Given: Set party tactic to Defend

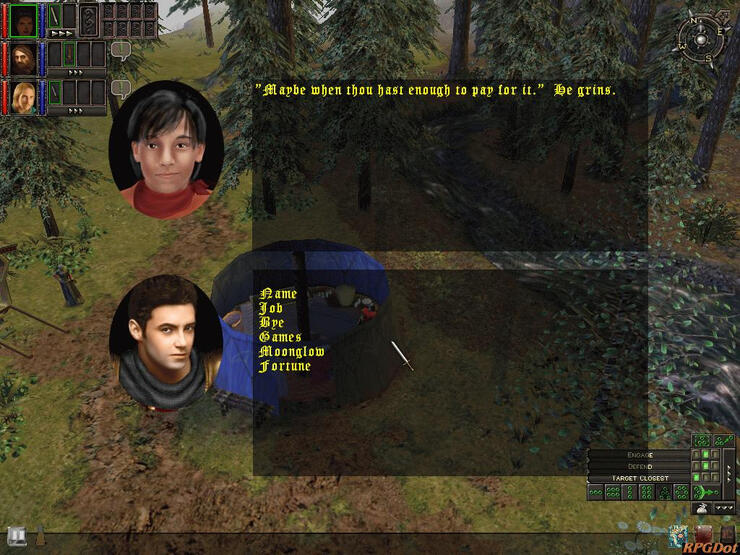Looking at the screenshot, I should click(640, 466).
